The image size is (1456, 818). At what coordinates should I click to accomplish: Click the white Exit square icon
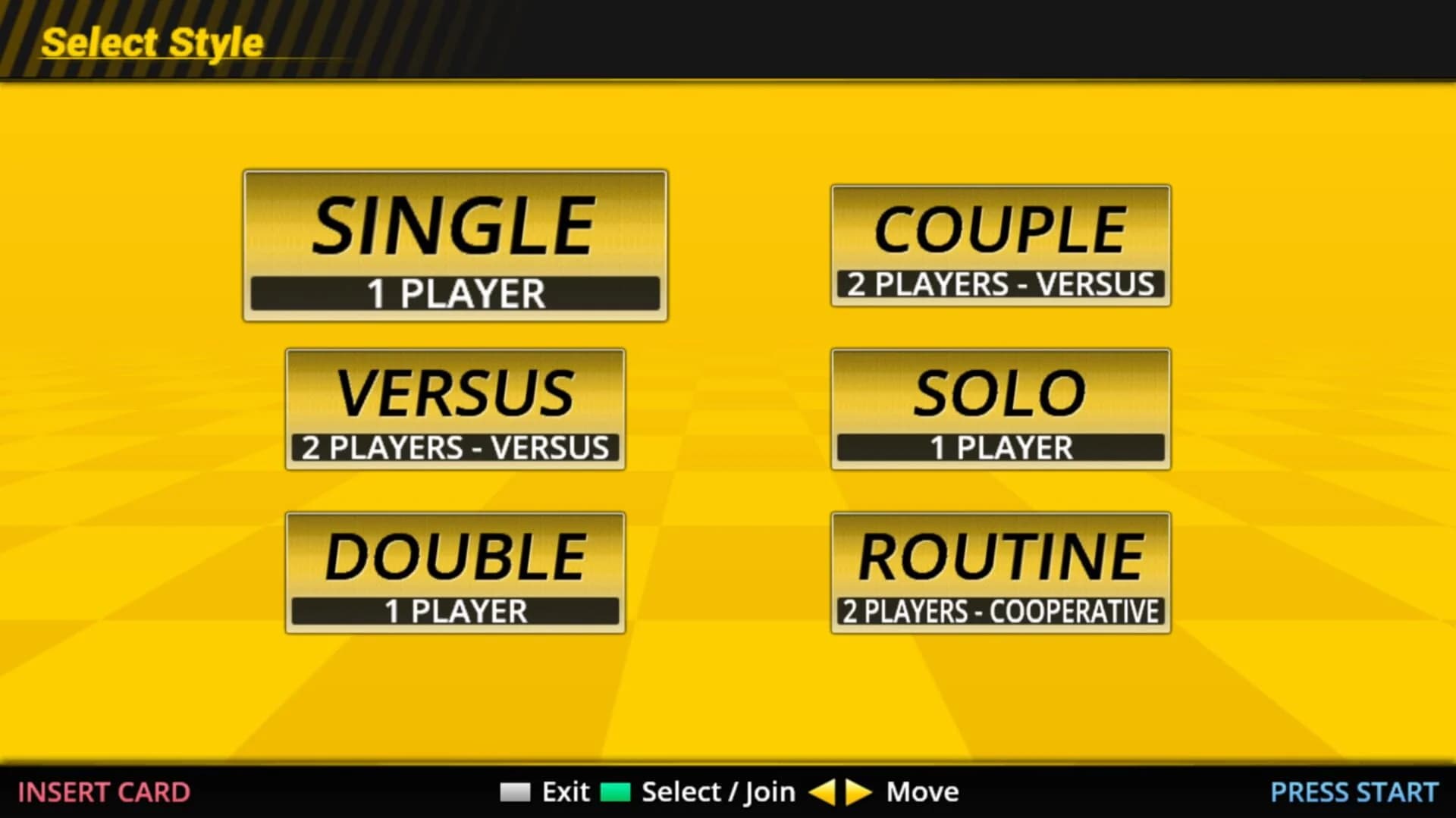[x=514, y=791]
